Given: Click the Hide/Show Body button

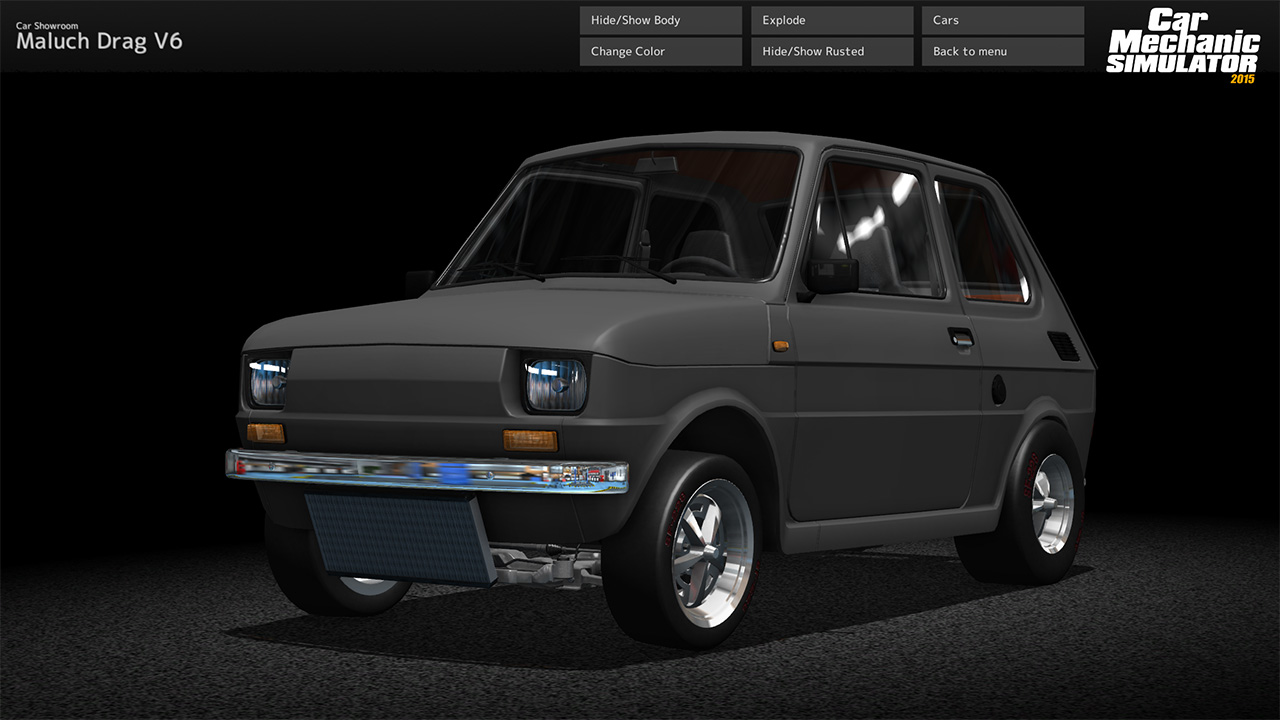Looking at the screenshot, I should (659, 19).
